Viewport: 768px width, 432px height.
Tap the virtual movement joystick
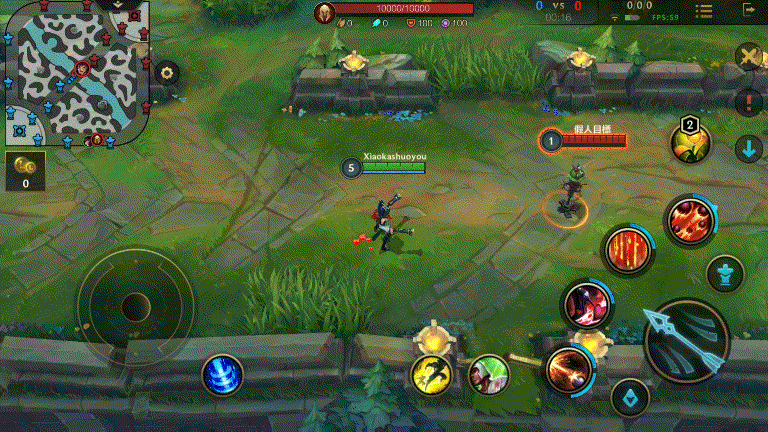point(136,306)
